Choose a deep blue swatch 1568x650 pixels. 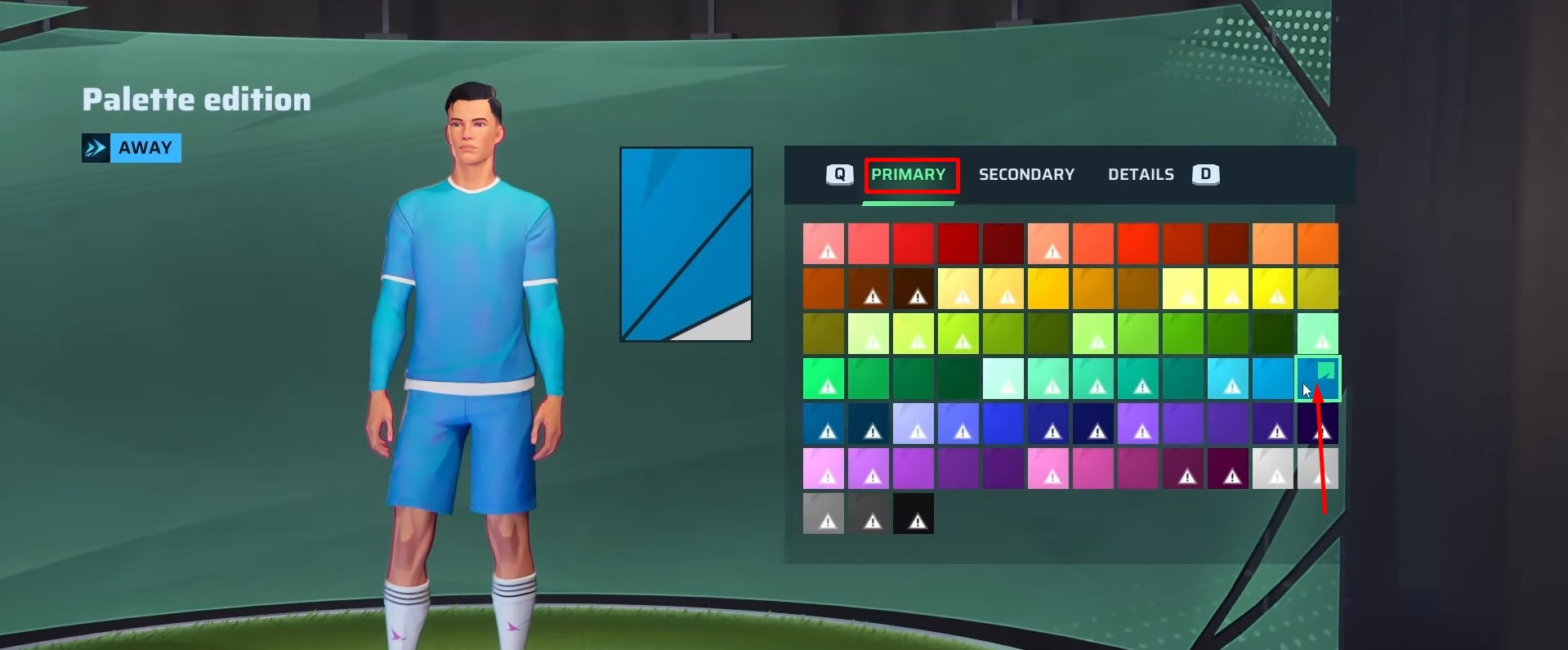[1004, 423]
